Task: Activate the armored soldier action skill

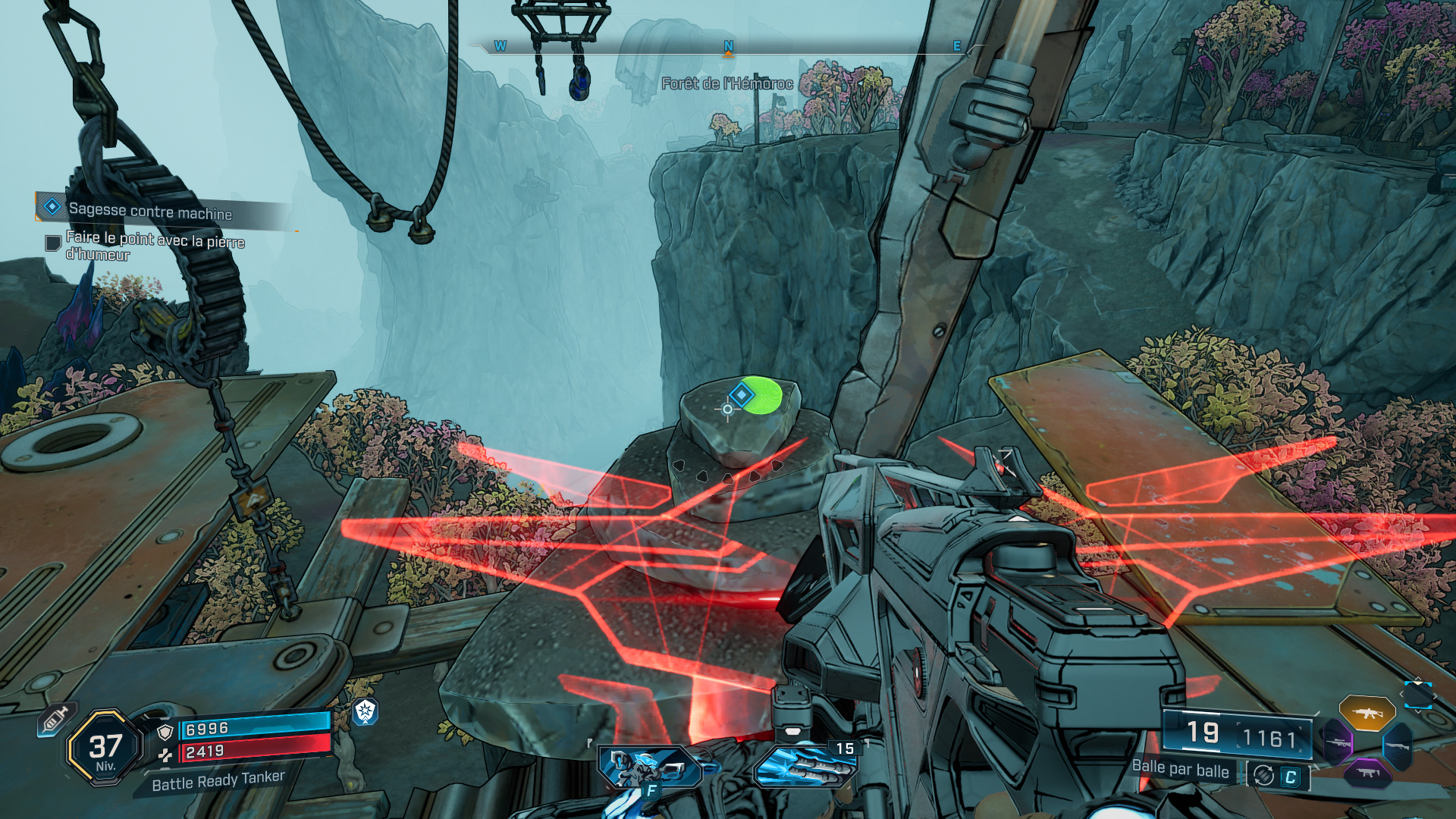Action: [x=650, y=767]
